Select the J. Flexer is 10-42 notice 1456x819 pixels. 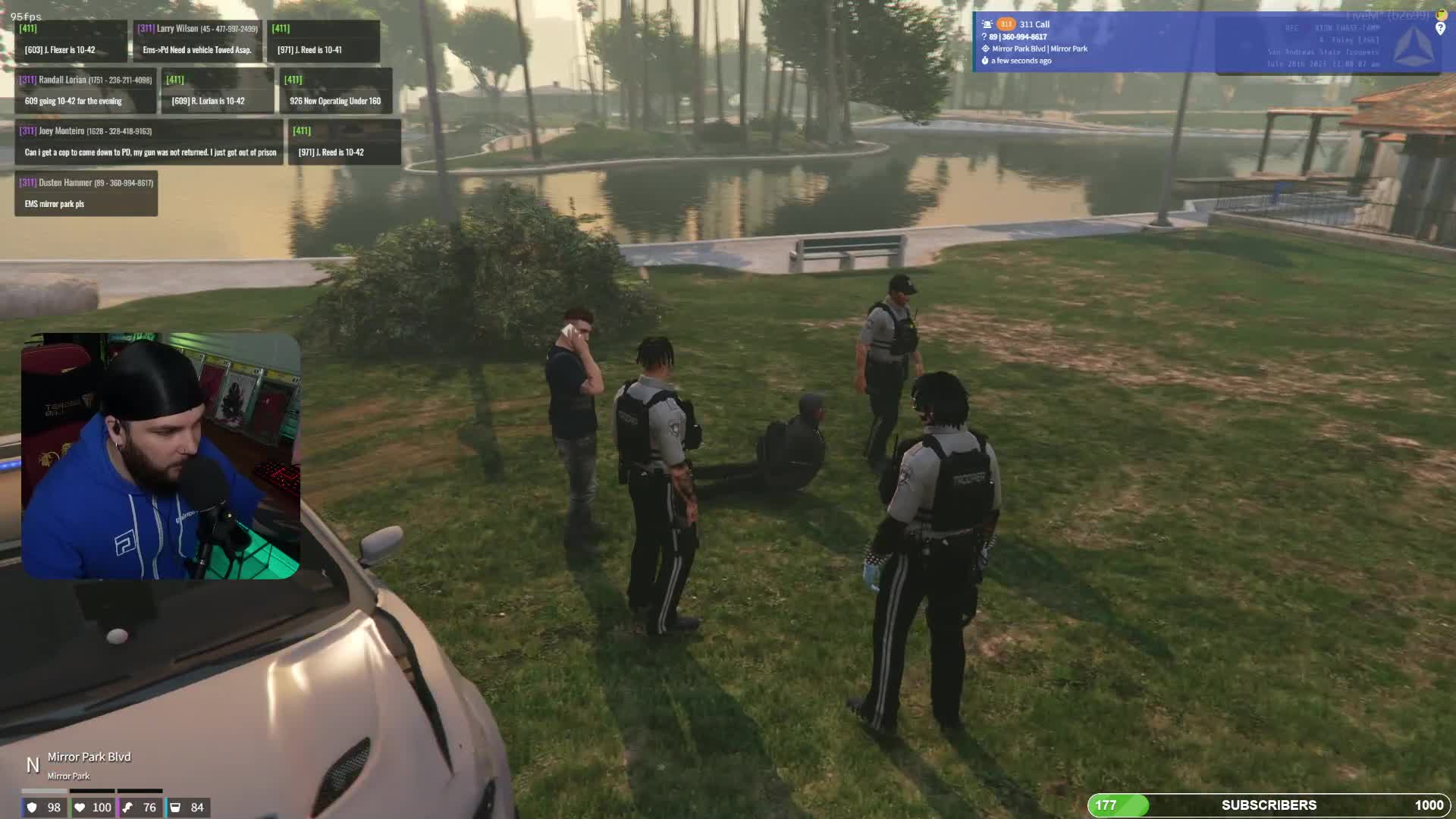[71, 41]
